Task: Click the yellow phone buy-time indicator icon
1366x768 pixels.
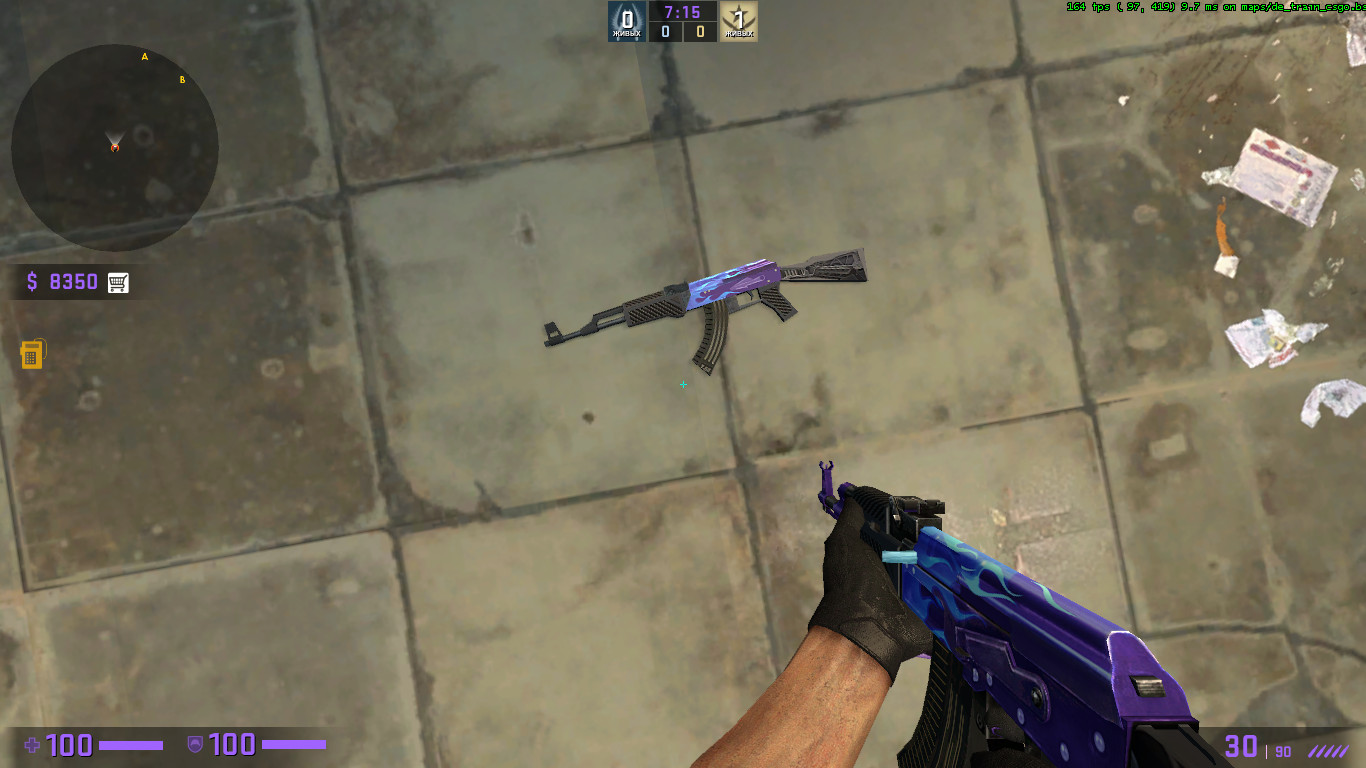Action: tap(32, 352)
